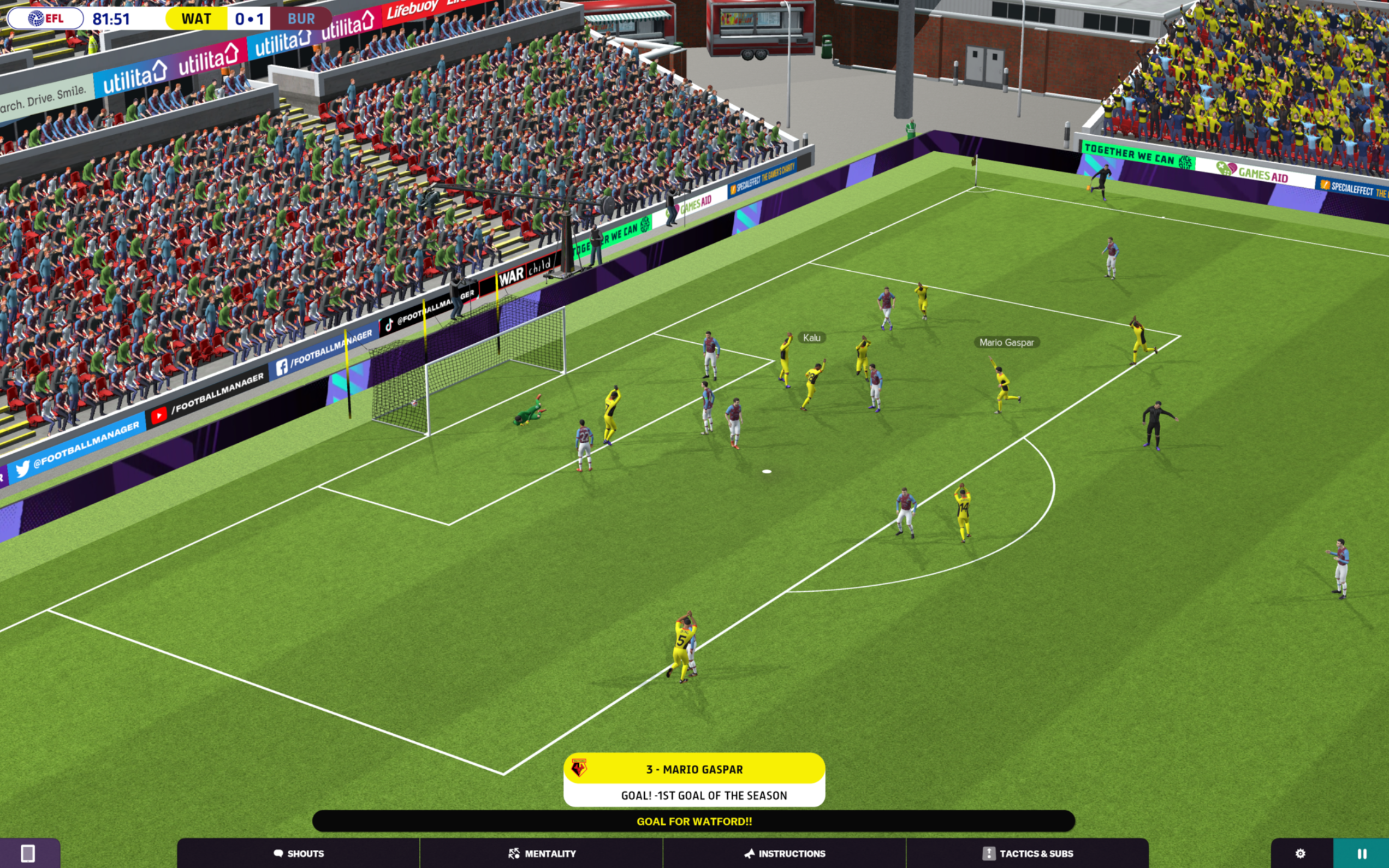Click the scoreboard WAT team name
Image resolution: width=1389 pixels, height=868 pixels.
[x=197, y=19]
